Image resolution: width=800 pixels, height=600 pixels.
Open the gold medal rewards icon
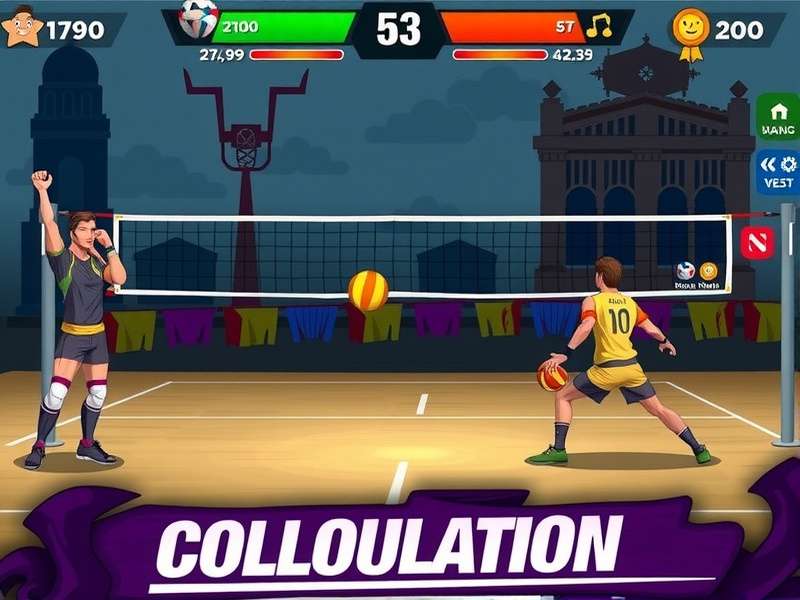pos(691,30)
